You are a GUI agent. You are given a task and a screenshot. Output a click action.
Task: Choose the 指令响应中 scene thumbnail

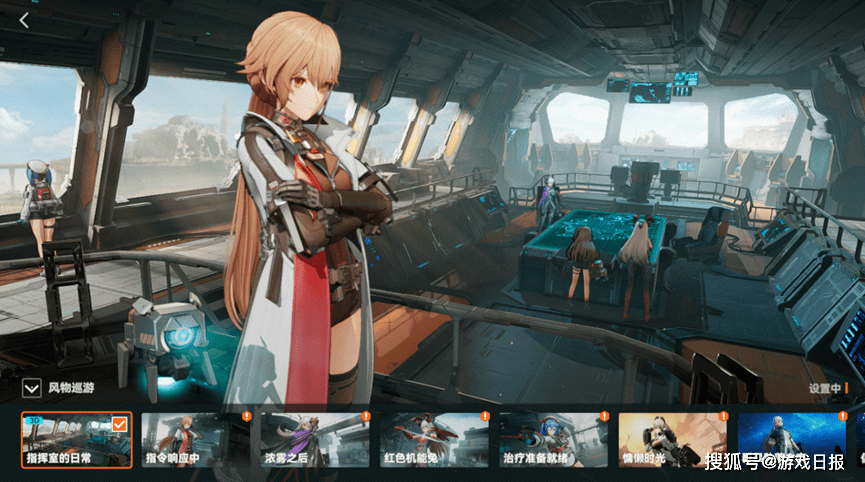(x=196, y=439)
